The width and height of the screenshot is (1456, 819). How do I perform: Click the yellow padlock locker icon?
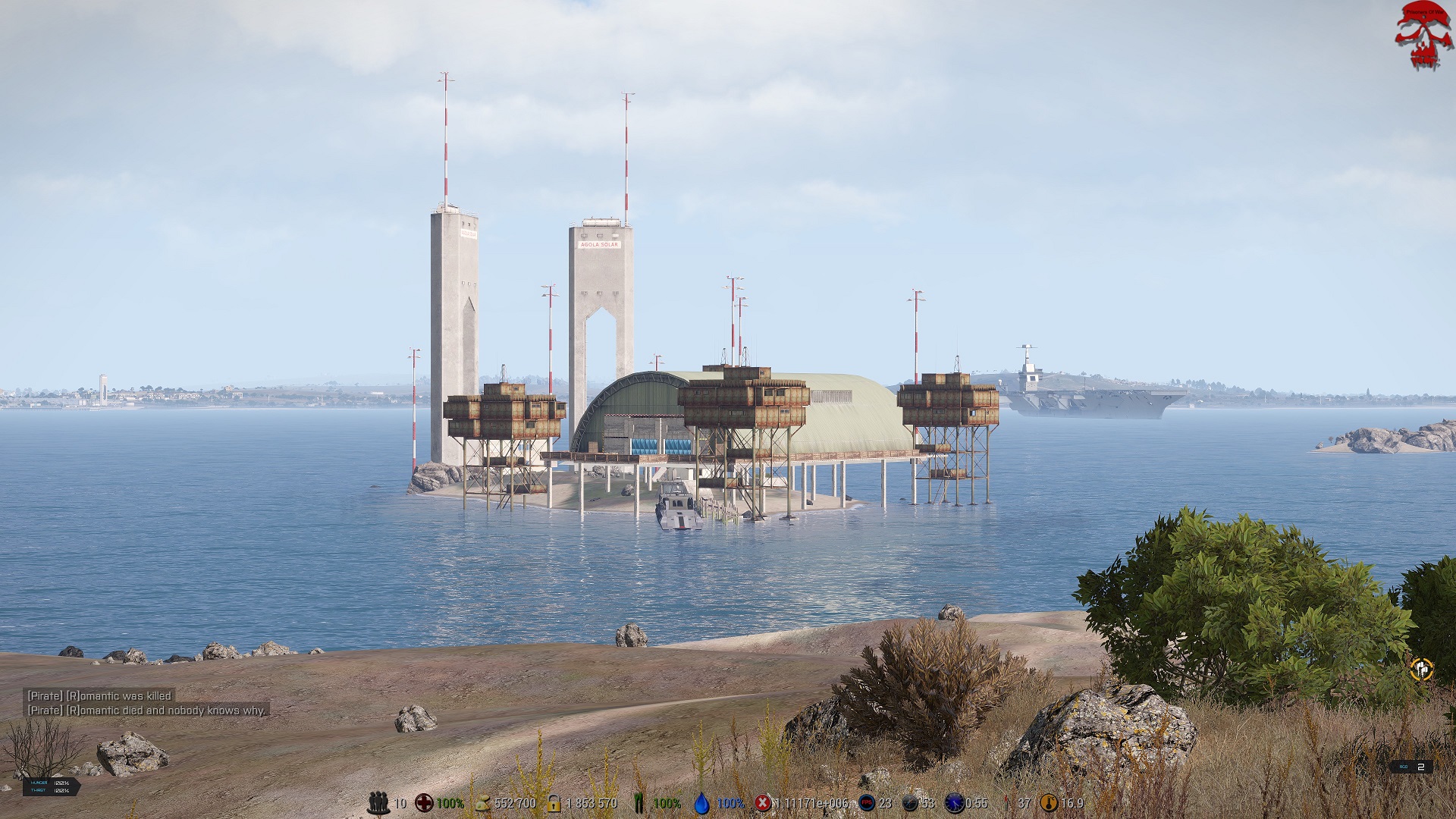[554, 803]
